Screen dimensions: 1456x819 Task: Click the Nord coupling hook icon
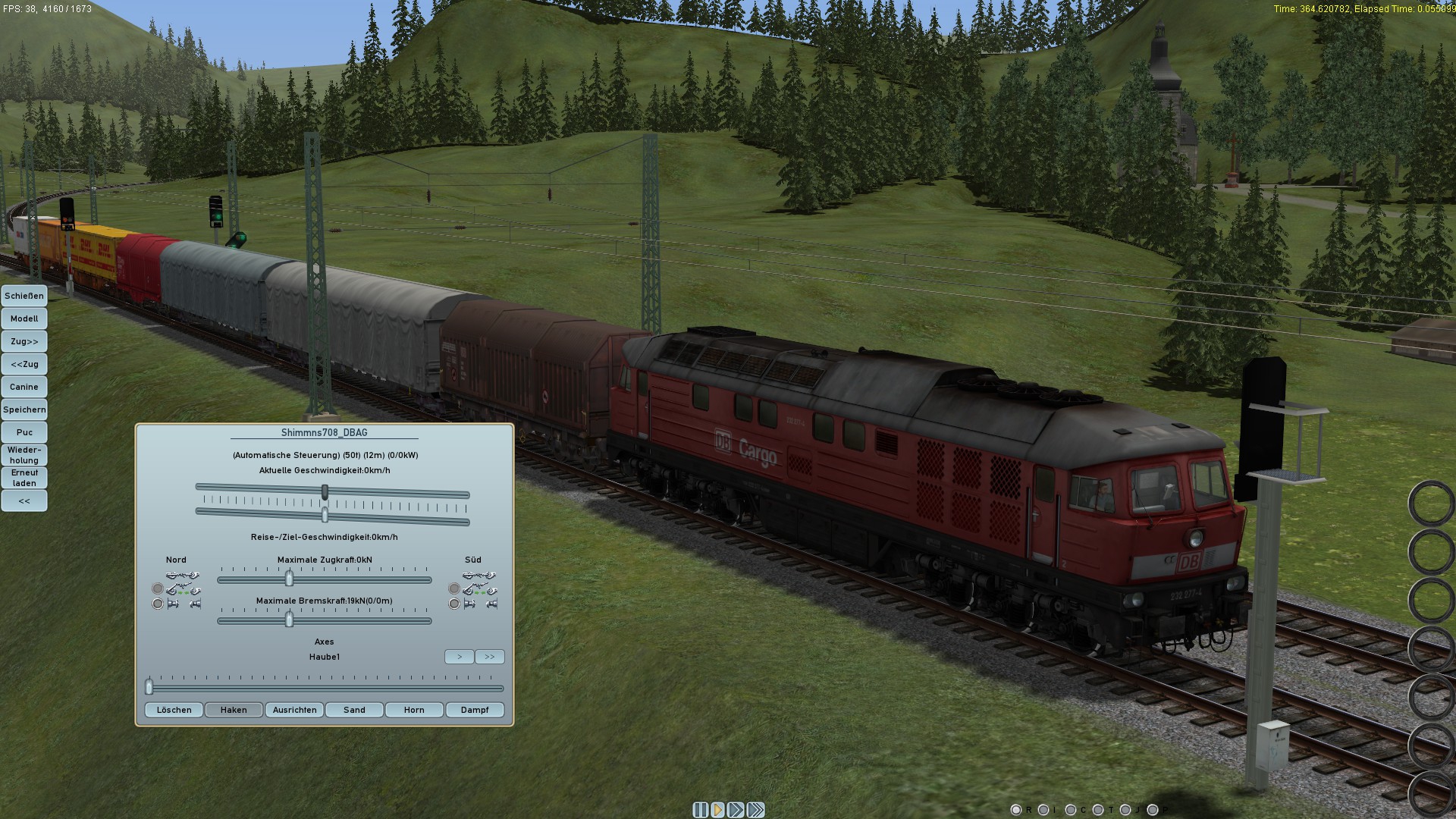coord(182,576)
